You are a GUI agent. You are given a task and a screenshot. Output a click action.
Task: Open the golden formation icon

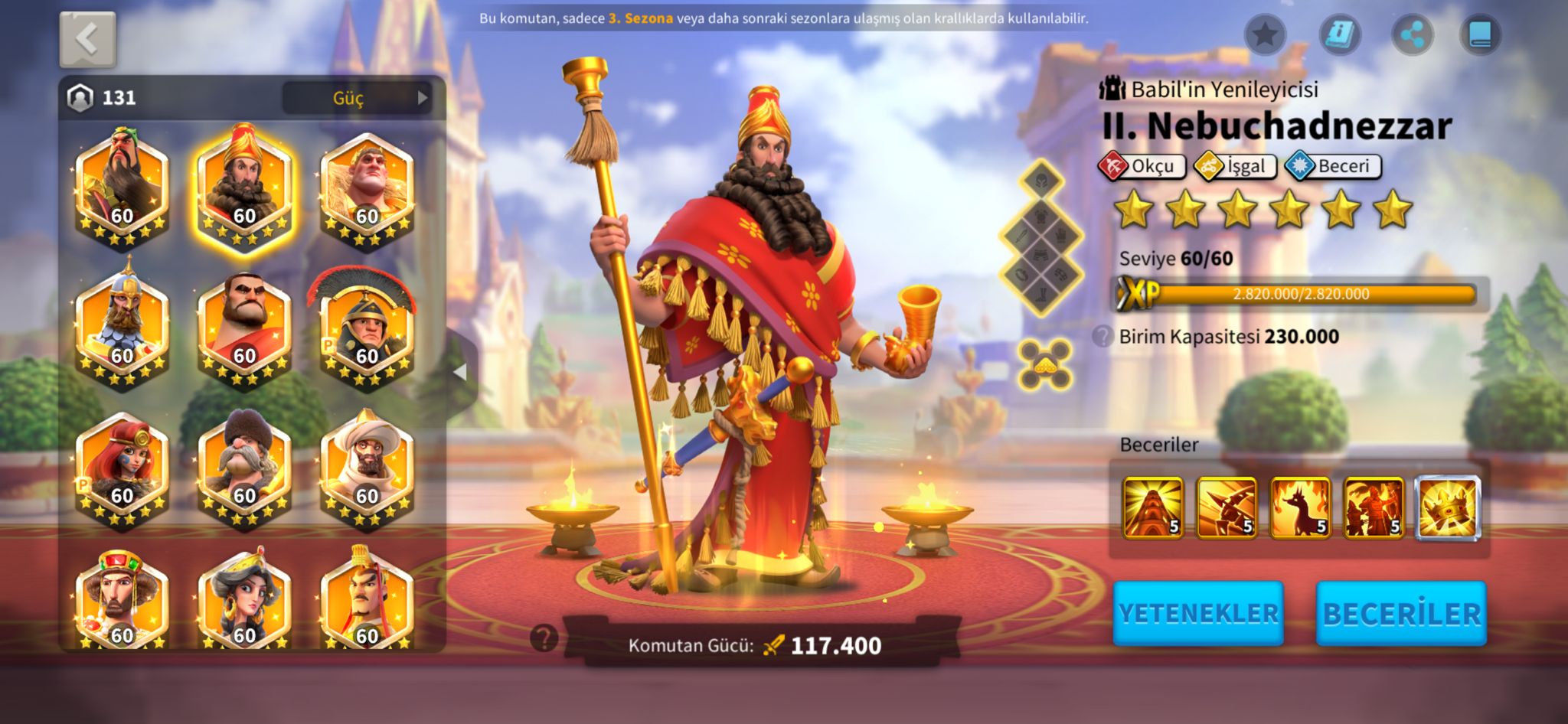click(1045, 364)
